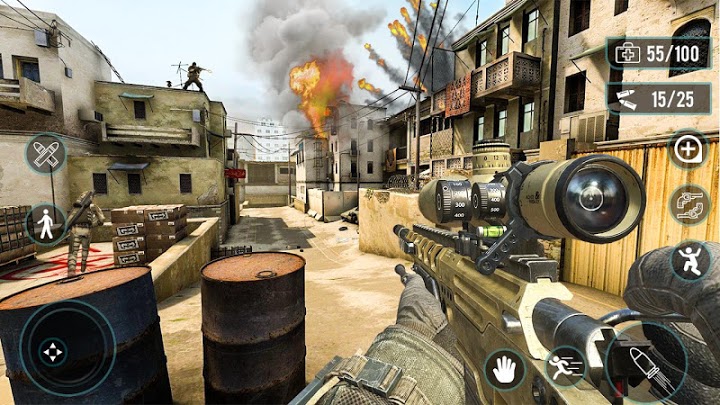The height and width of the screenshot is (405, 720).
Task: Use the open hand action button
Action: [x=505, y=369]
